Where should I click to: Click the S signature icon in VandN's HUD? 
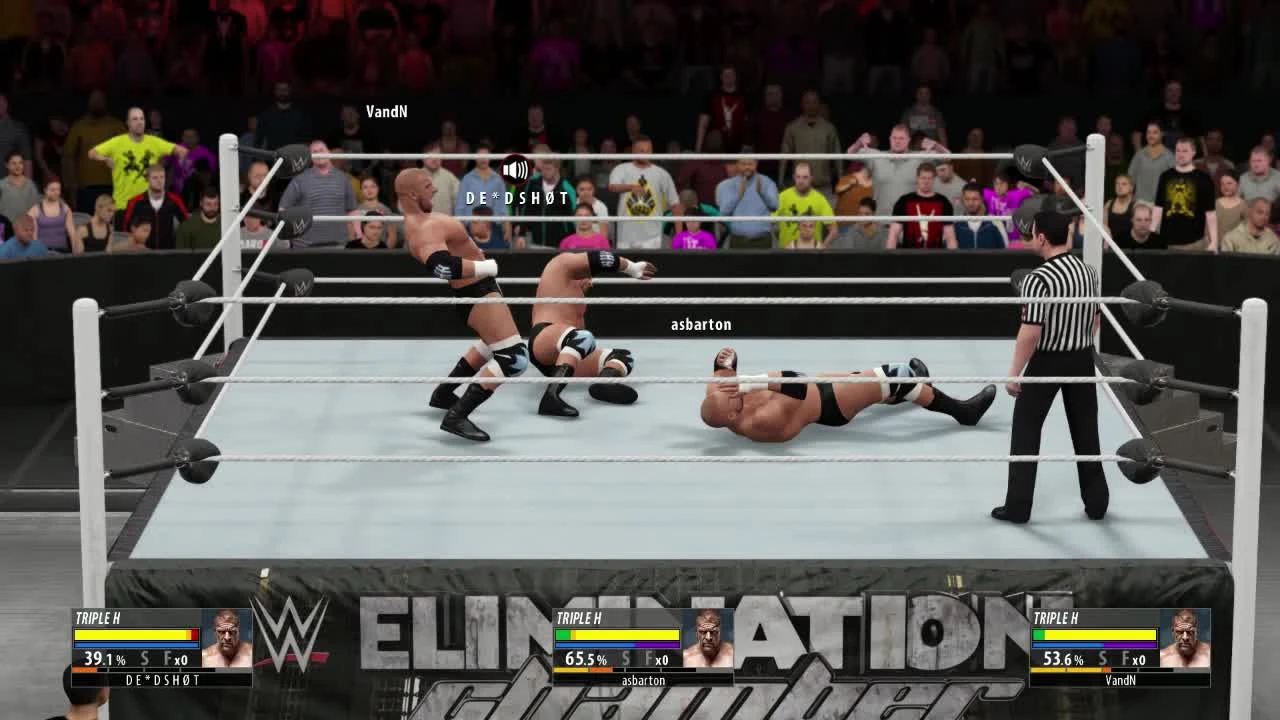coord(1105,659)
